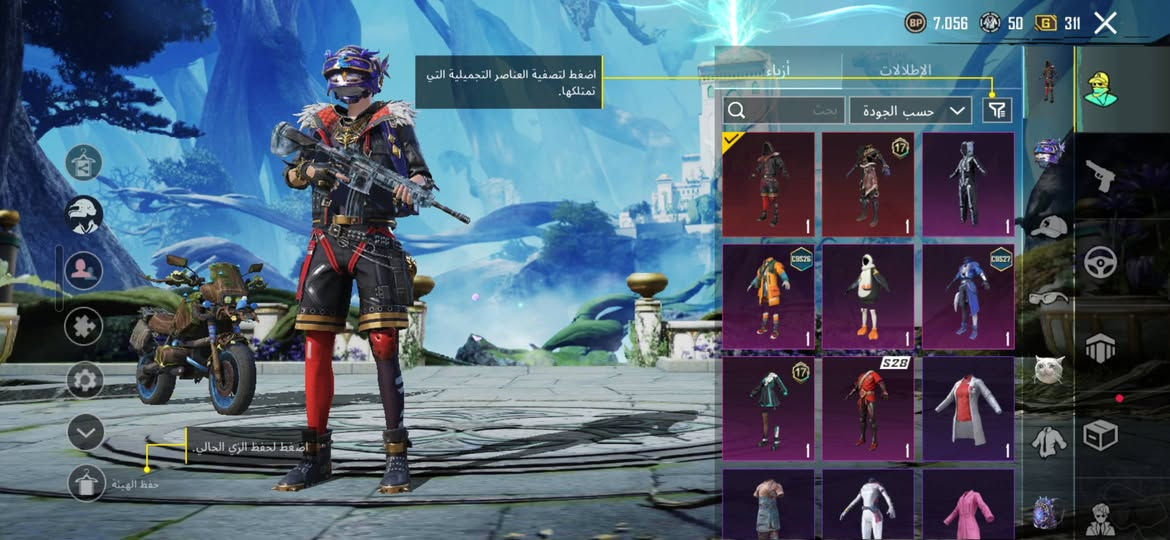Select the white penguin hoodie outfit
The image size is (1170, 540).
868,297
